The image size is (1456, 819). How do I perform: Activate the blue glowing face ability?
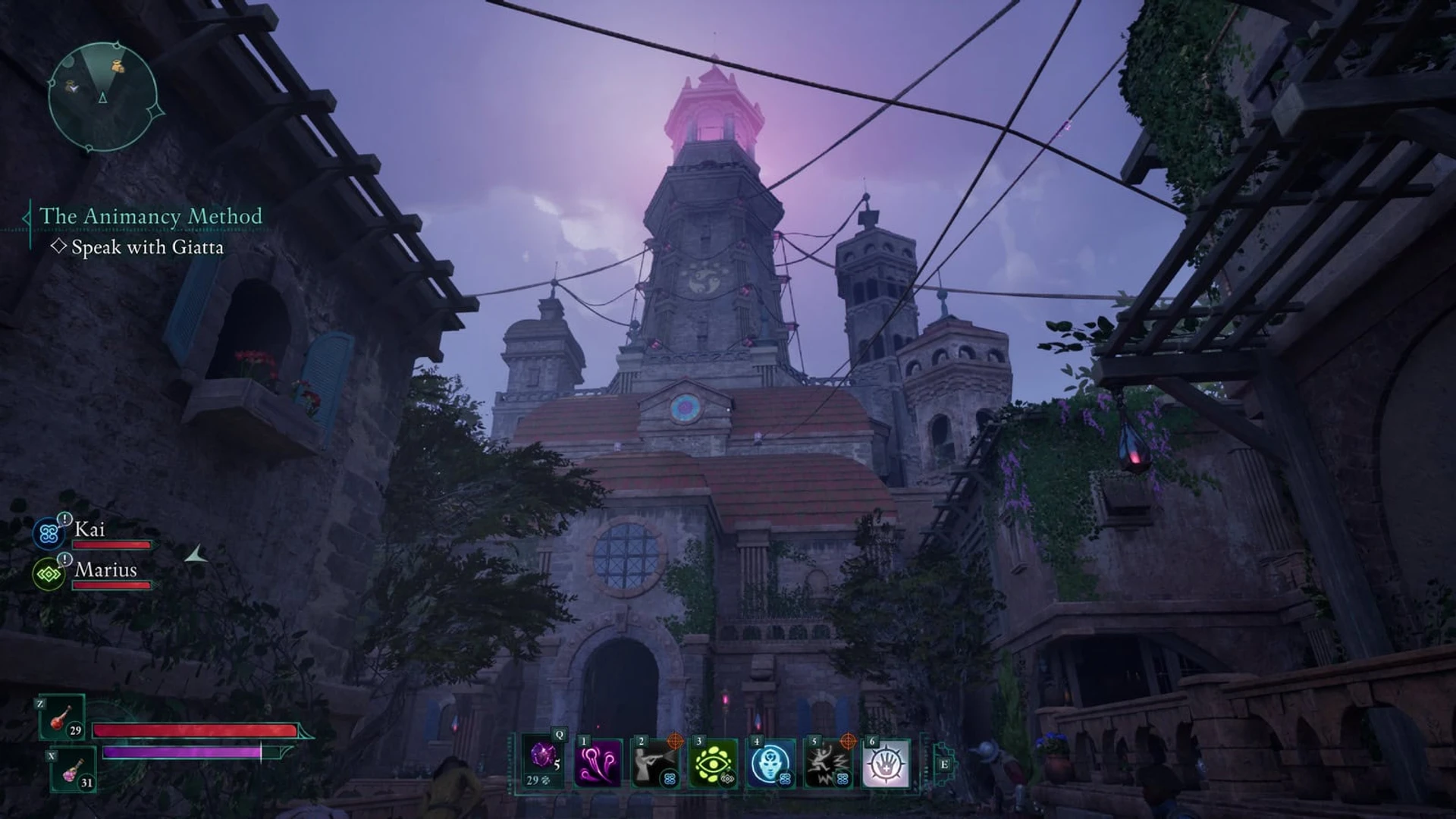tap(770, 763)
